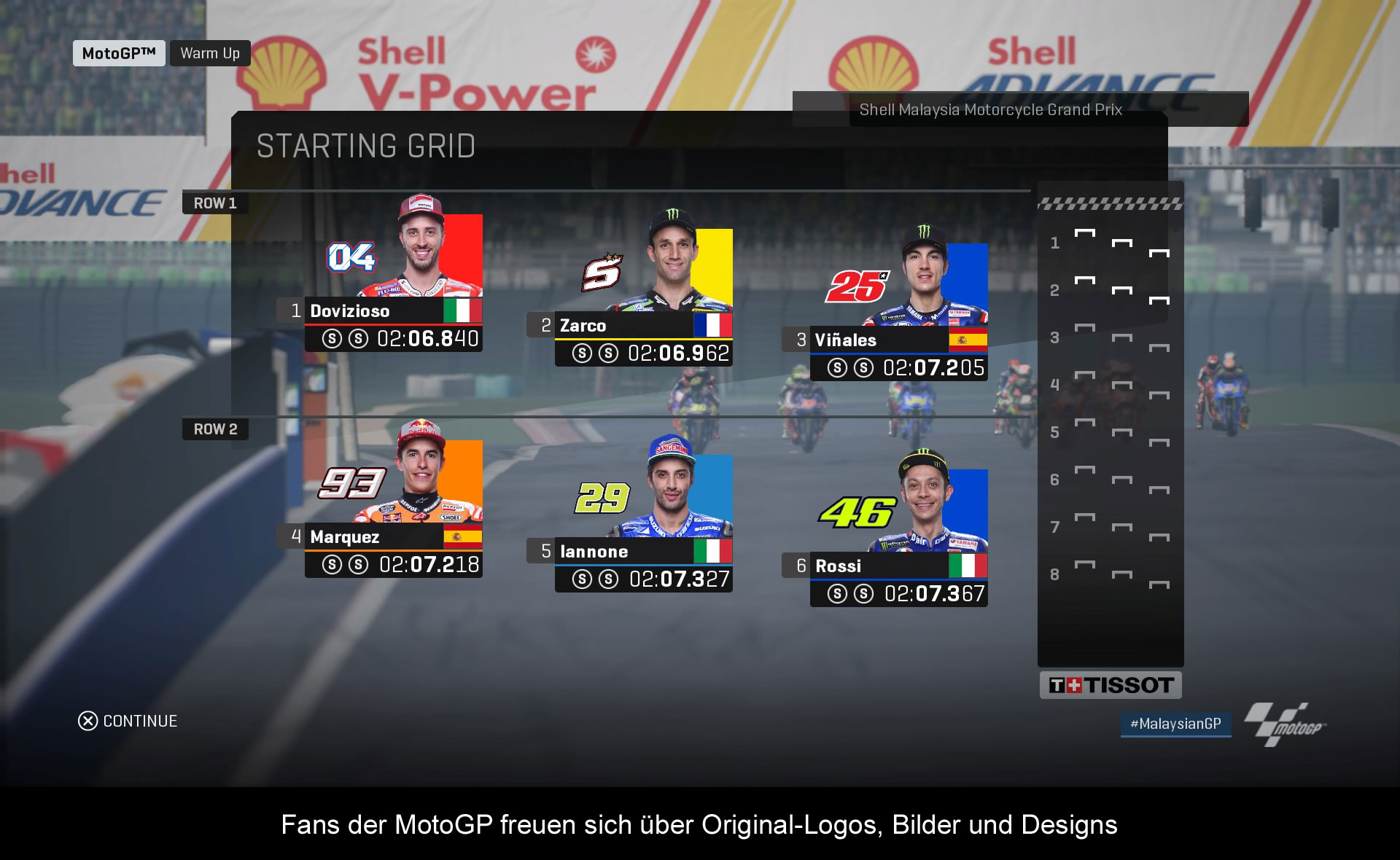
Task: Open the #MalaysianGP hashtag tag
Action: [x=1175, y=724]
